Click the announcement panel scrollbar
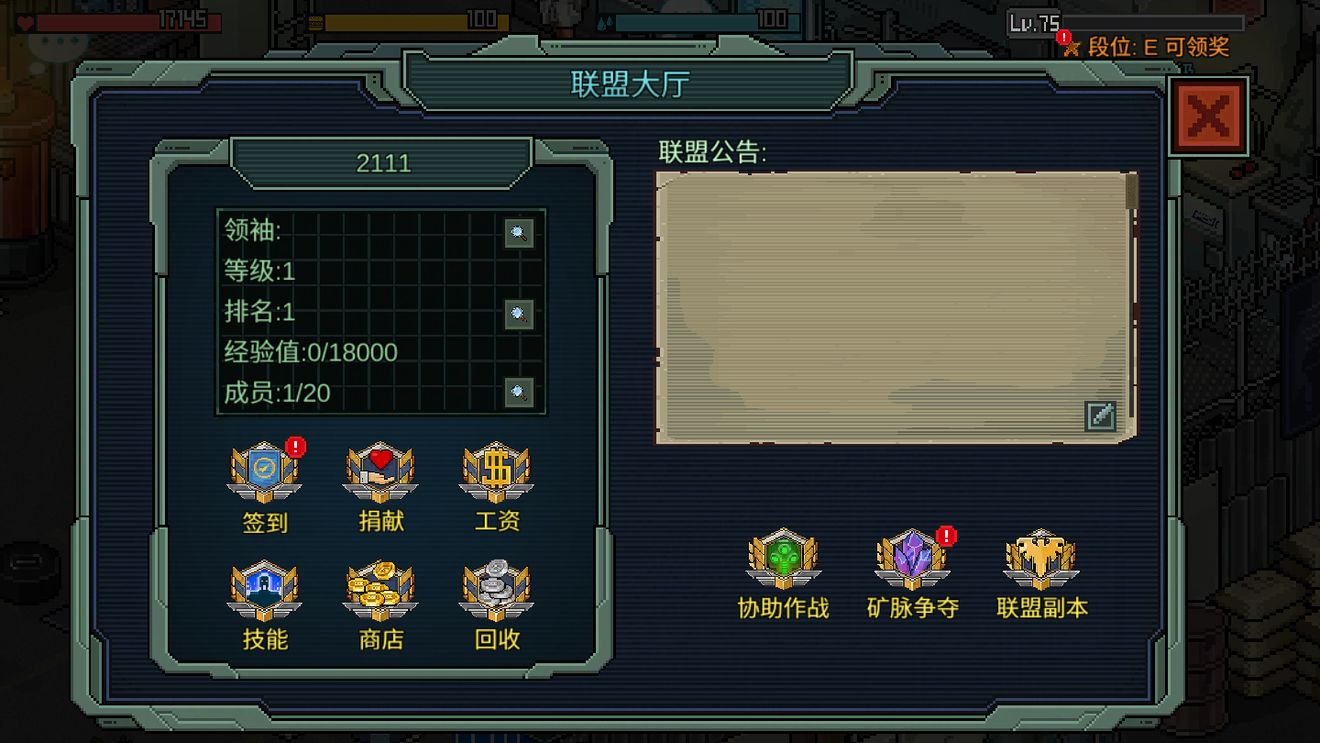 click(1132, 192)
